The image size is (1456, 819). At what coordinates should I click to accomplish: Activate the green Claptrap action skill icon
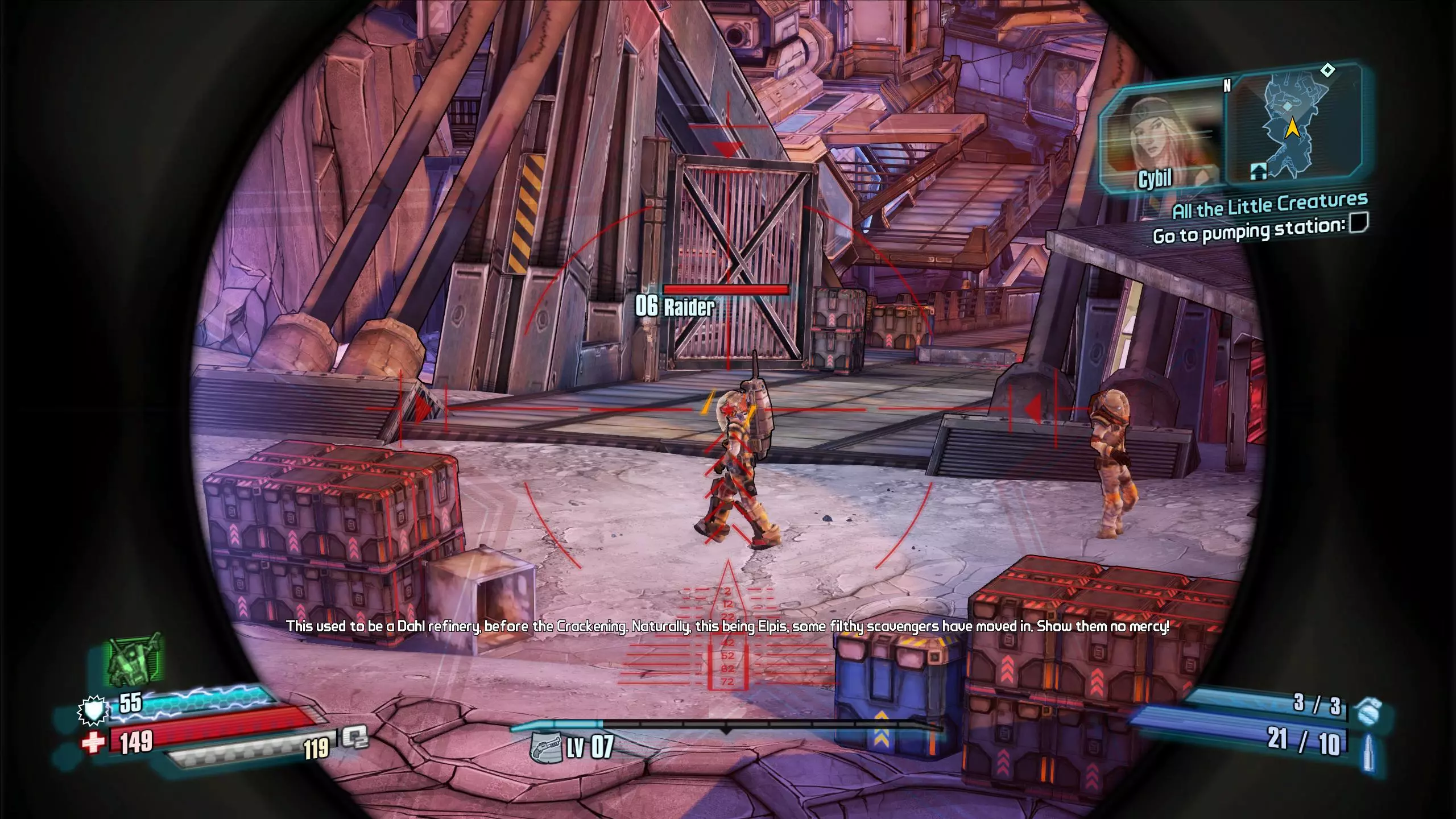tap(135, 660)
